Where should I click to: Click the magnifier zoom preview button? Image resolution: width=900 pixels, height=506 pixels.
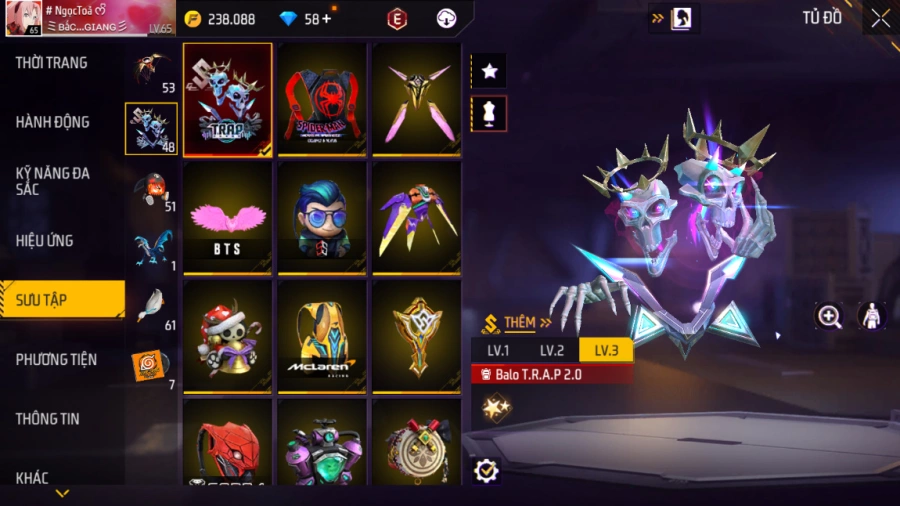tap(829, 317)
